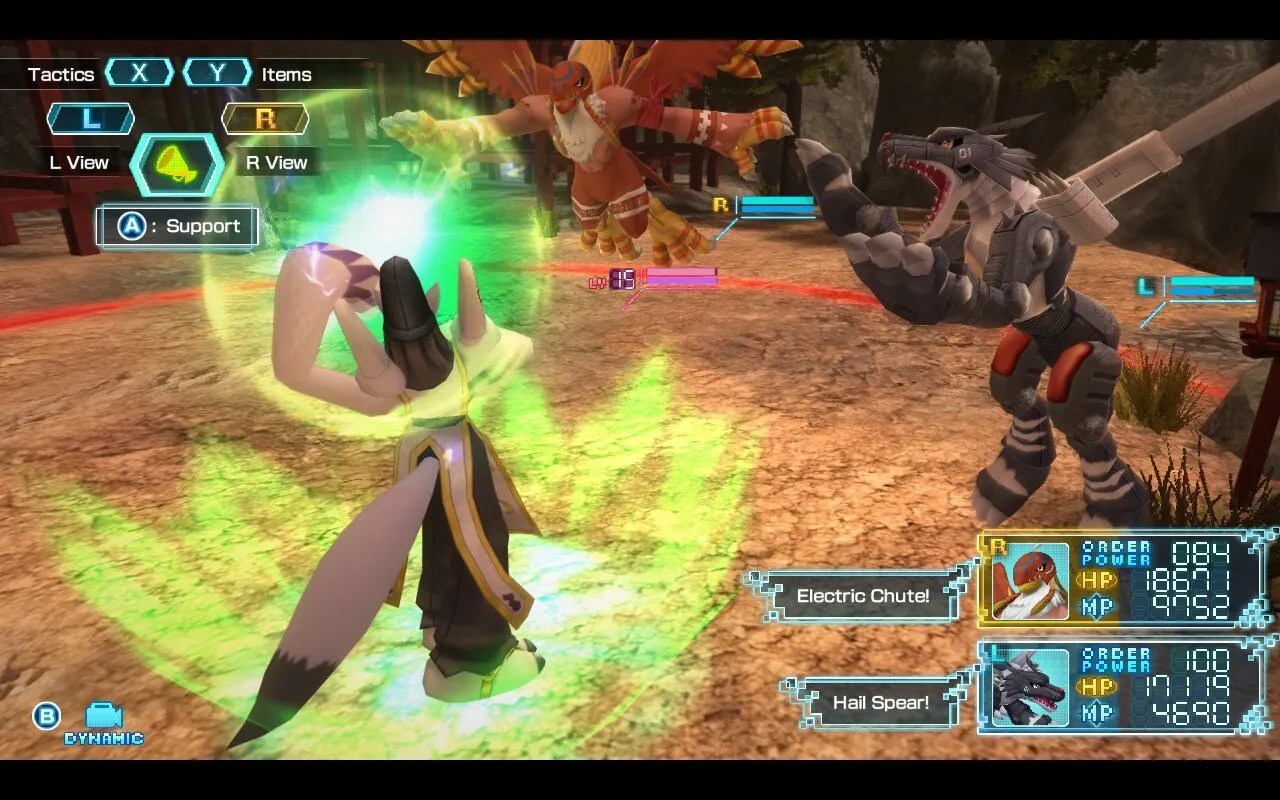This screenshot has width=1280, height=800.
Task: Click the A Support button prompt
Action: (x=176, y=226)
